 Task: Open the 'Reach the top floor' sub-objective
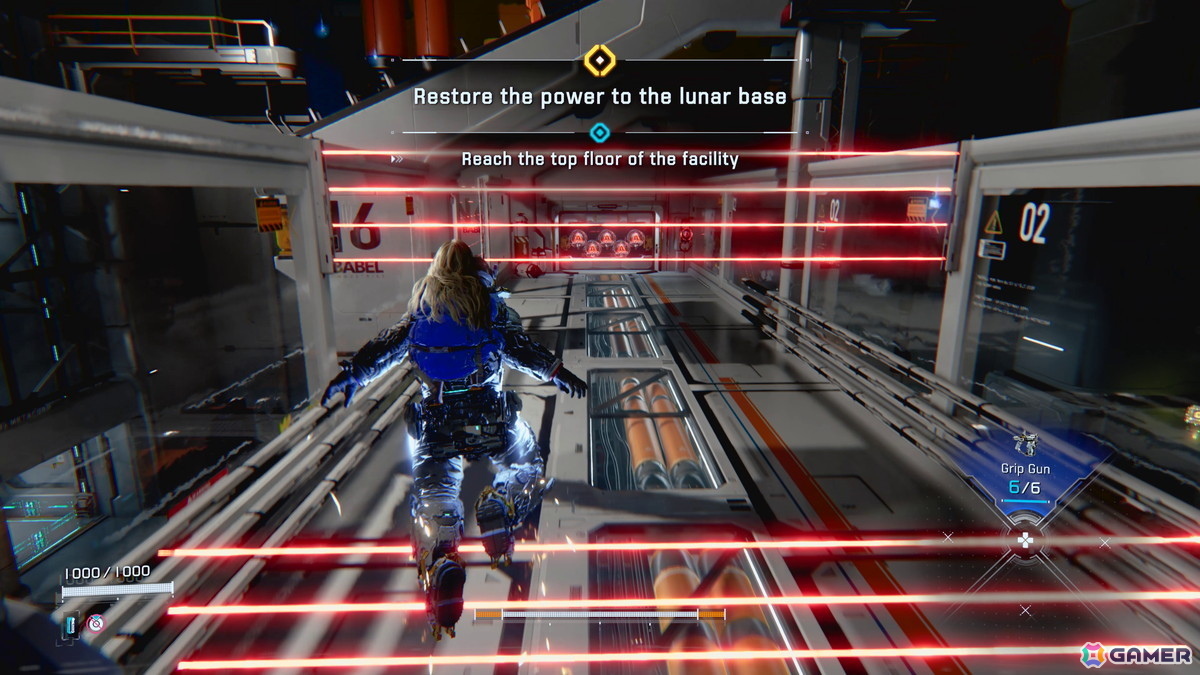click(x=600, y=159)
